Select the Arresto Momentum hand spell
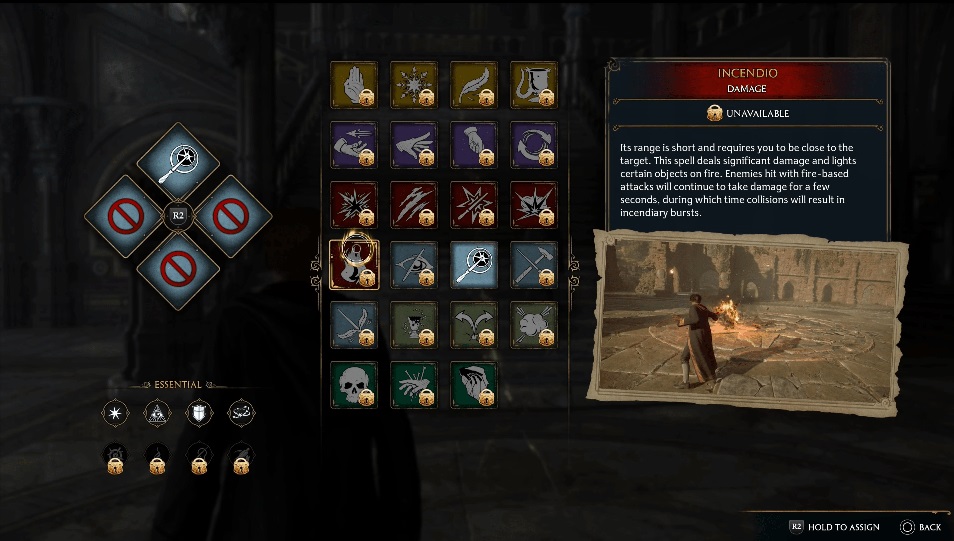The image size is (954, 541). coord(353,85)
